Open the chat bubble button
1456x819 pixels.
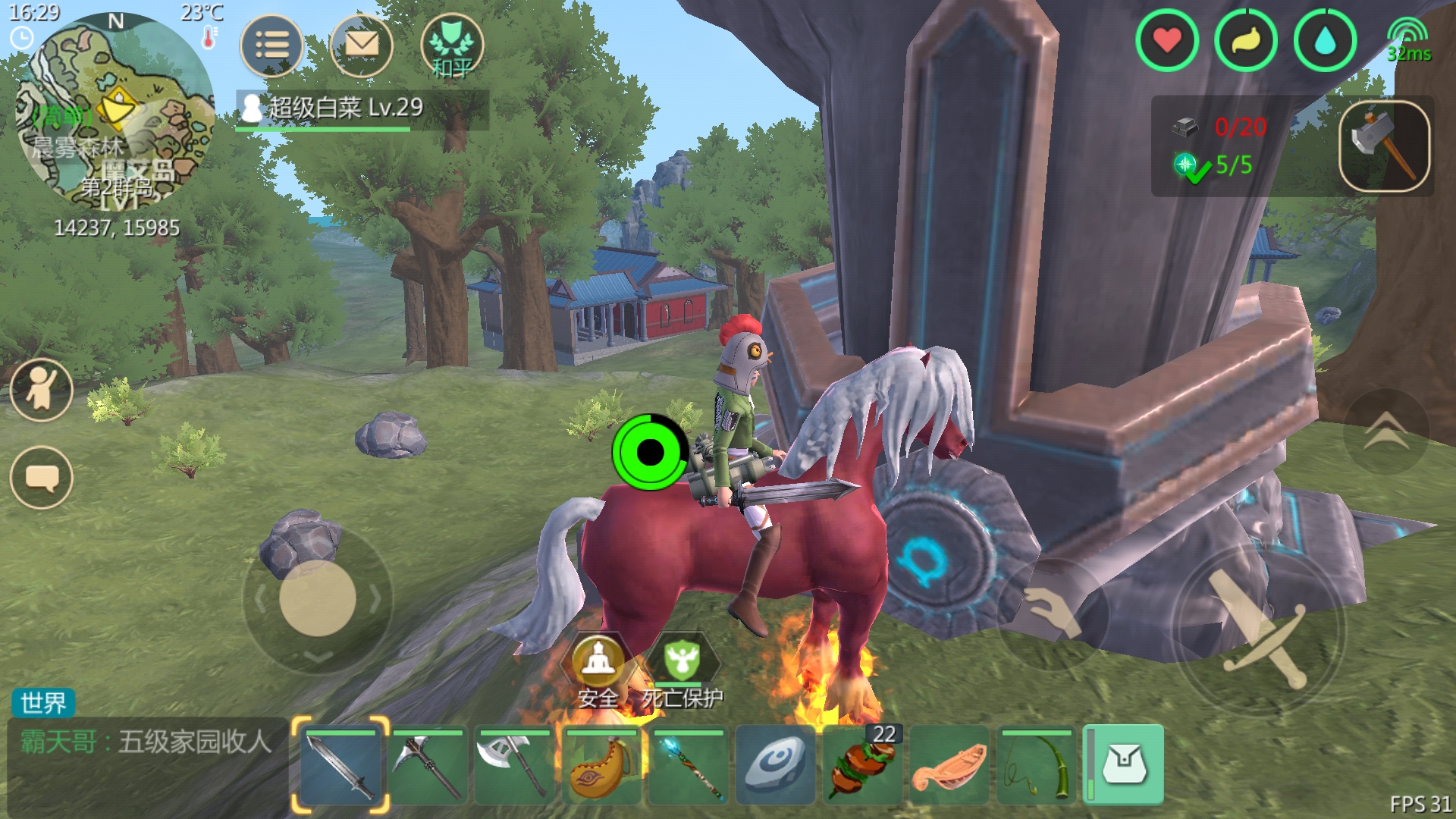(42, 478)
